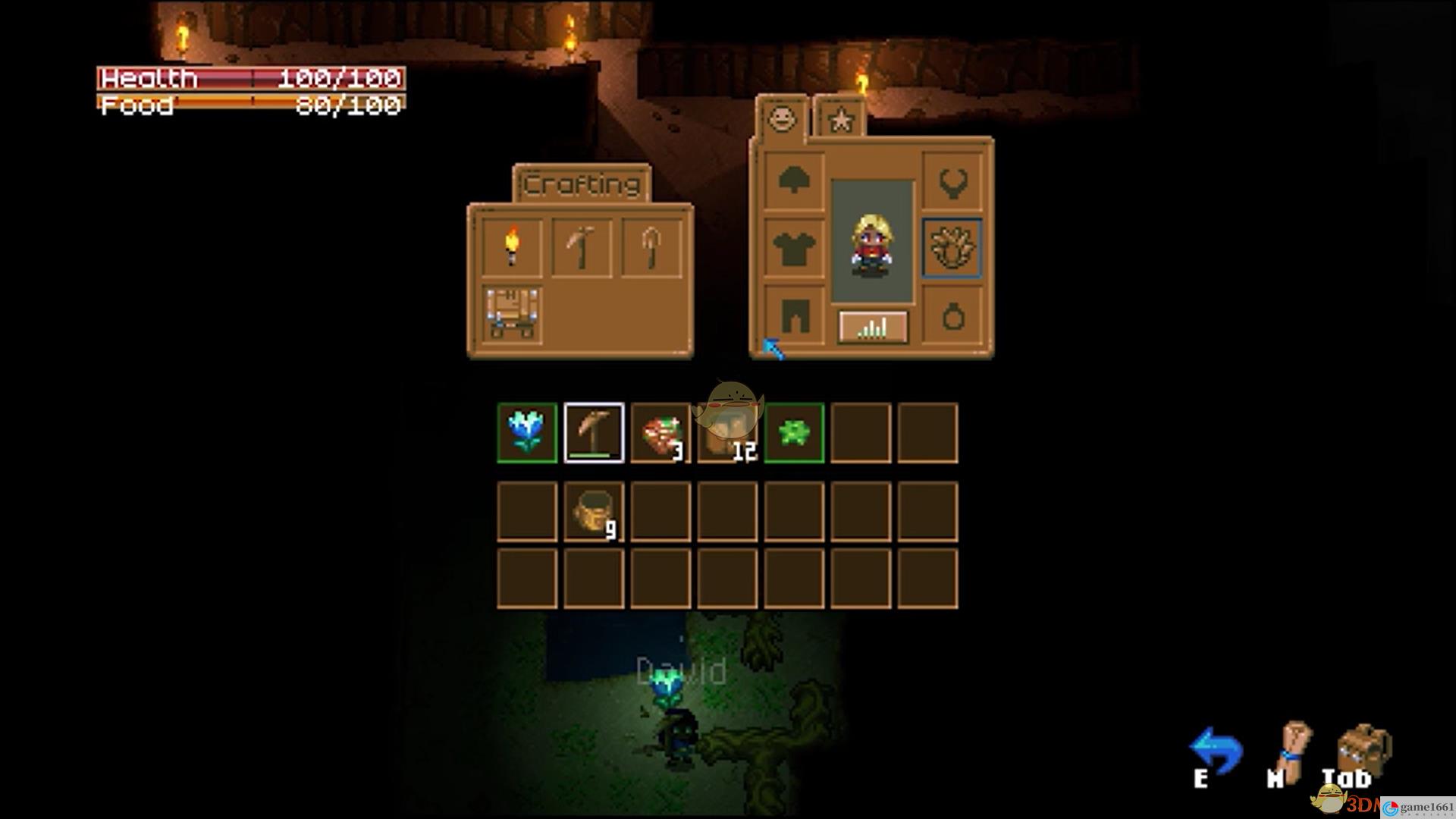This screenshot has width=1456, height=819.
Task: Select the shirt equipment slot
Action: pos(793,247)
